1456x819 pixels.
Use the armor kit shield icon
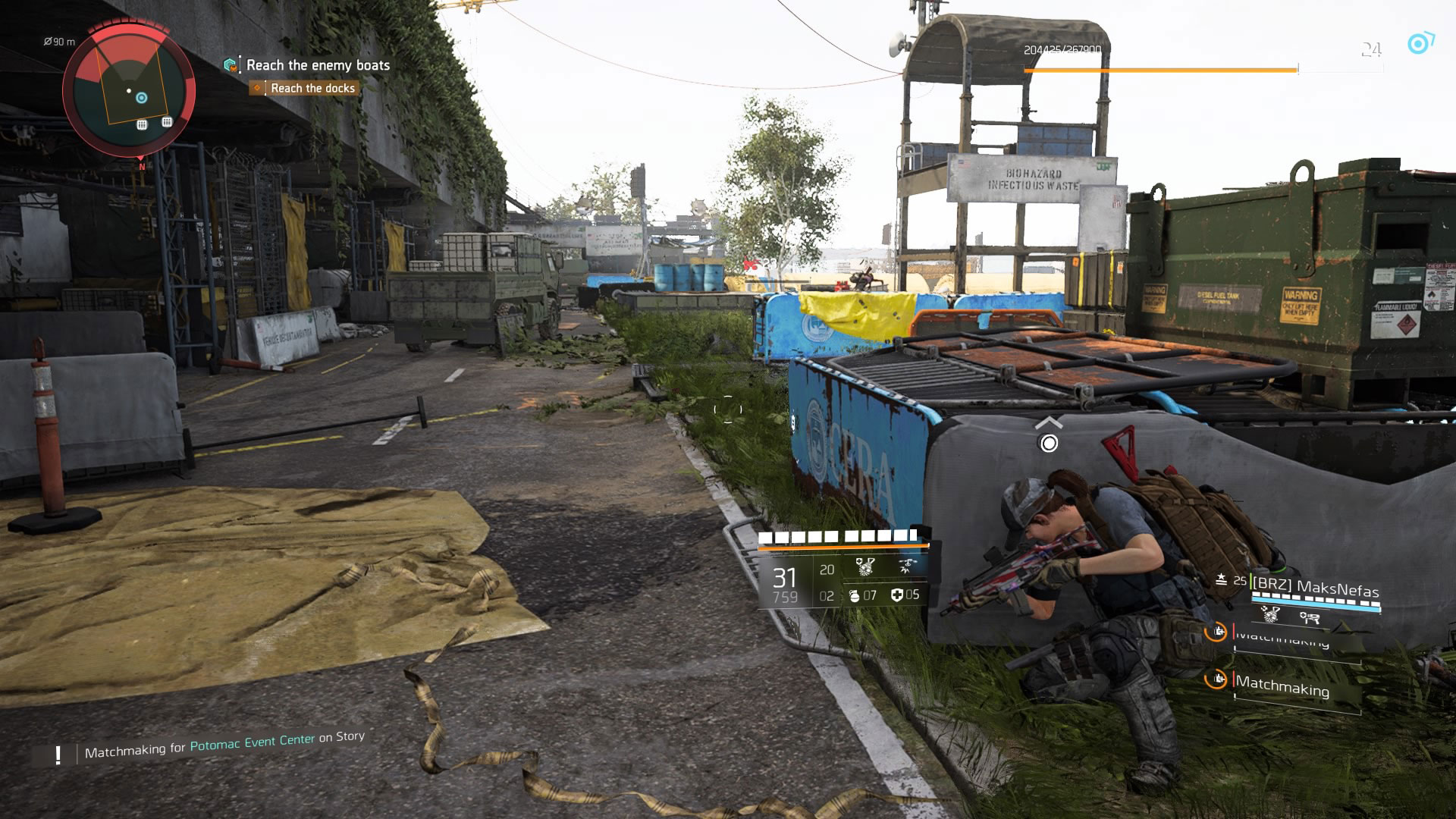click(x=898, y=595)
